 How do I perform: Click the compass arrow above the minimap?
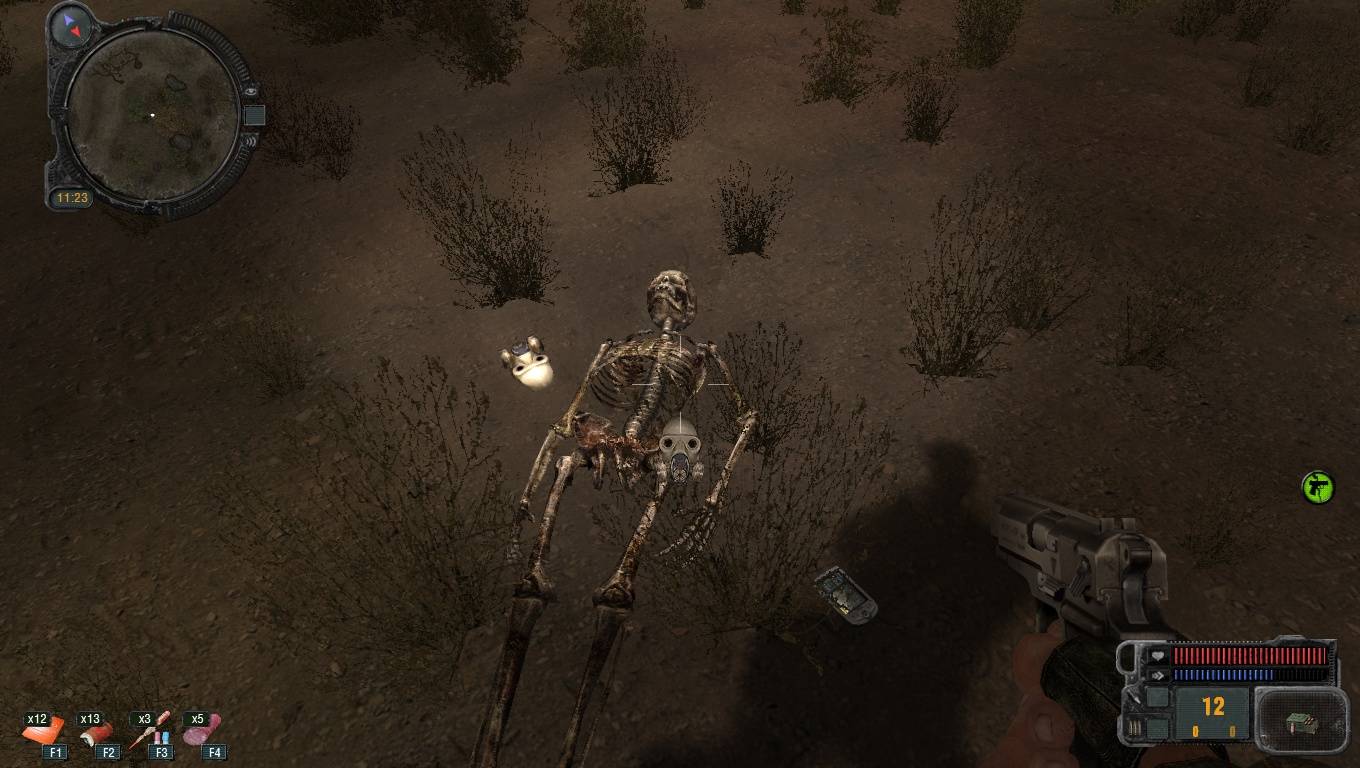71,25
